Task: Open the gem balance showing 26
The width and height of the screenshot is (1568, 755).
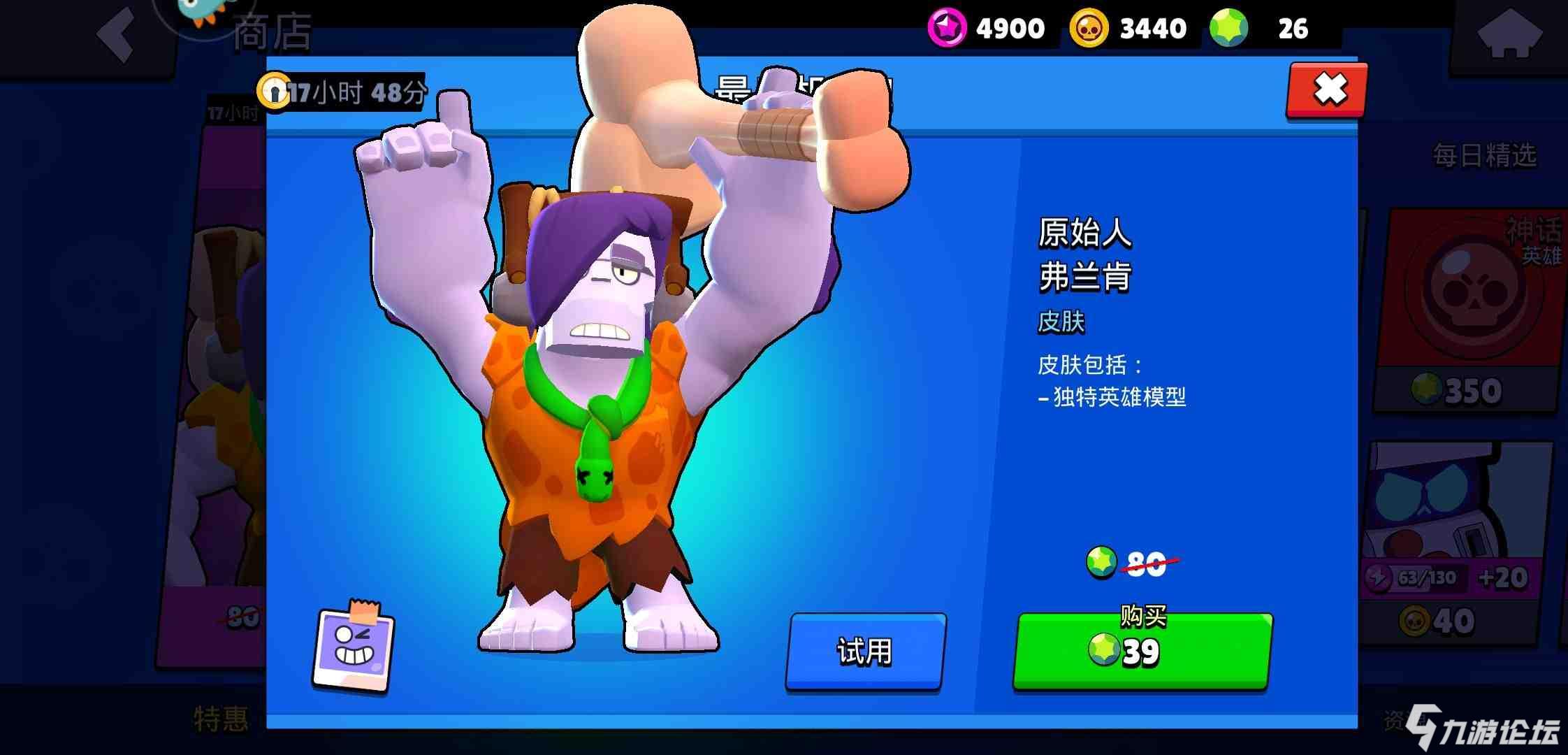Action: click(1265, 28)
